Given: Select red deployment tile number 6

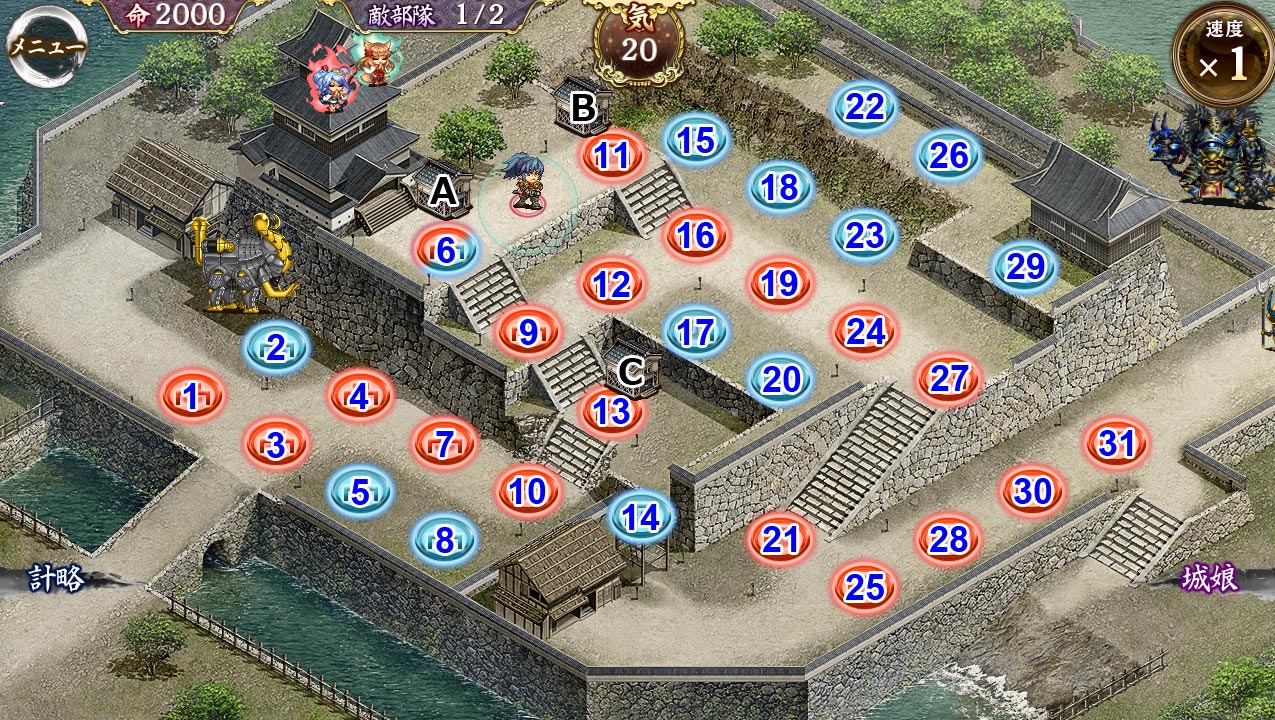Looking at the screenshot, I should (446, 251).
